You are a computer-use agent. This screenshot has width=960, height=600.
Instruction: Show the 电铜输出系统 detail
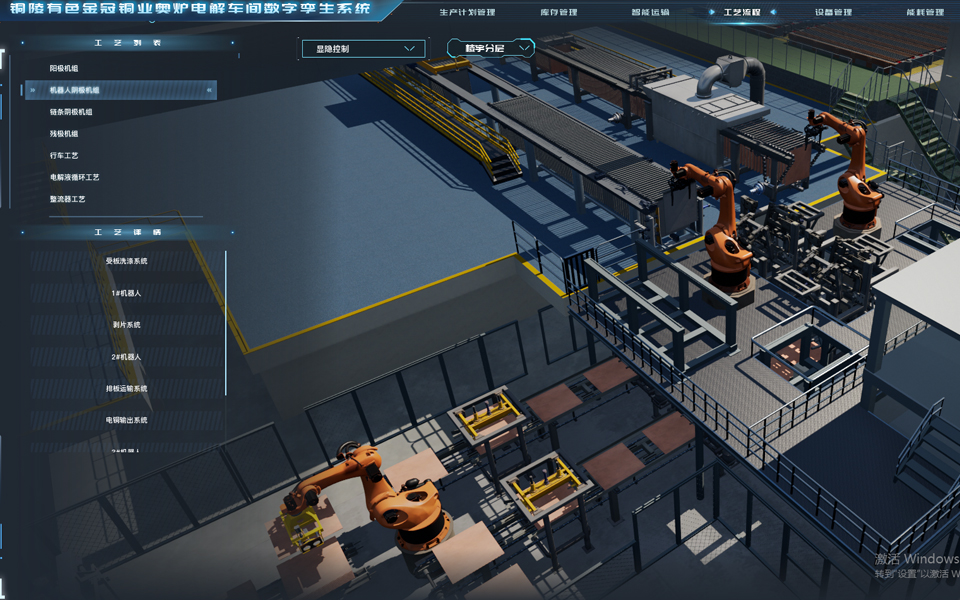point(126,420)
